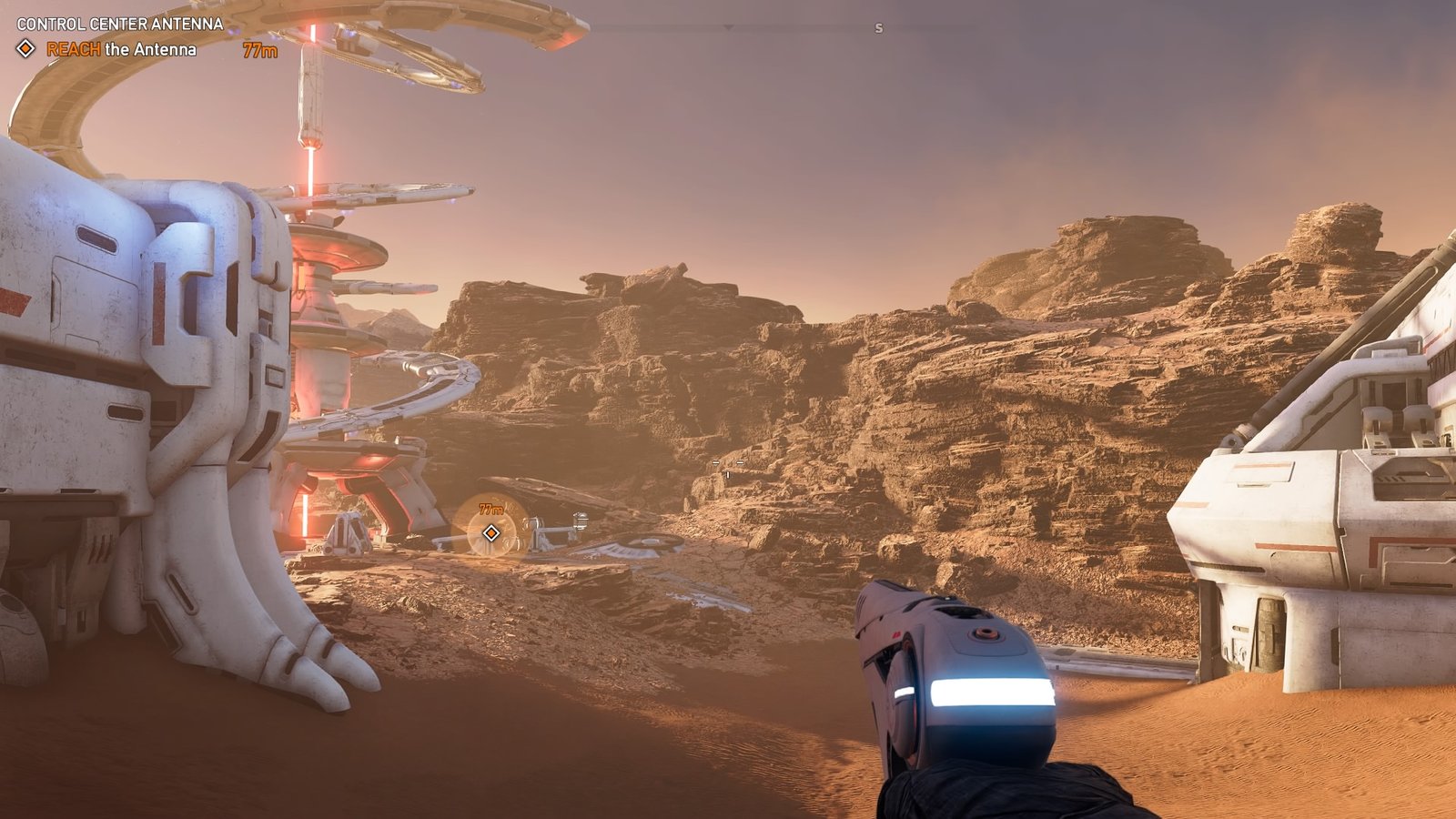Click the Control Center Antenna quest title
Screen dimensions: 1456x819
point(120,24)
